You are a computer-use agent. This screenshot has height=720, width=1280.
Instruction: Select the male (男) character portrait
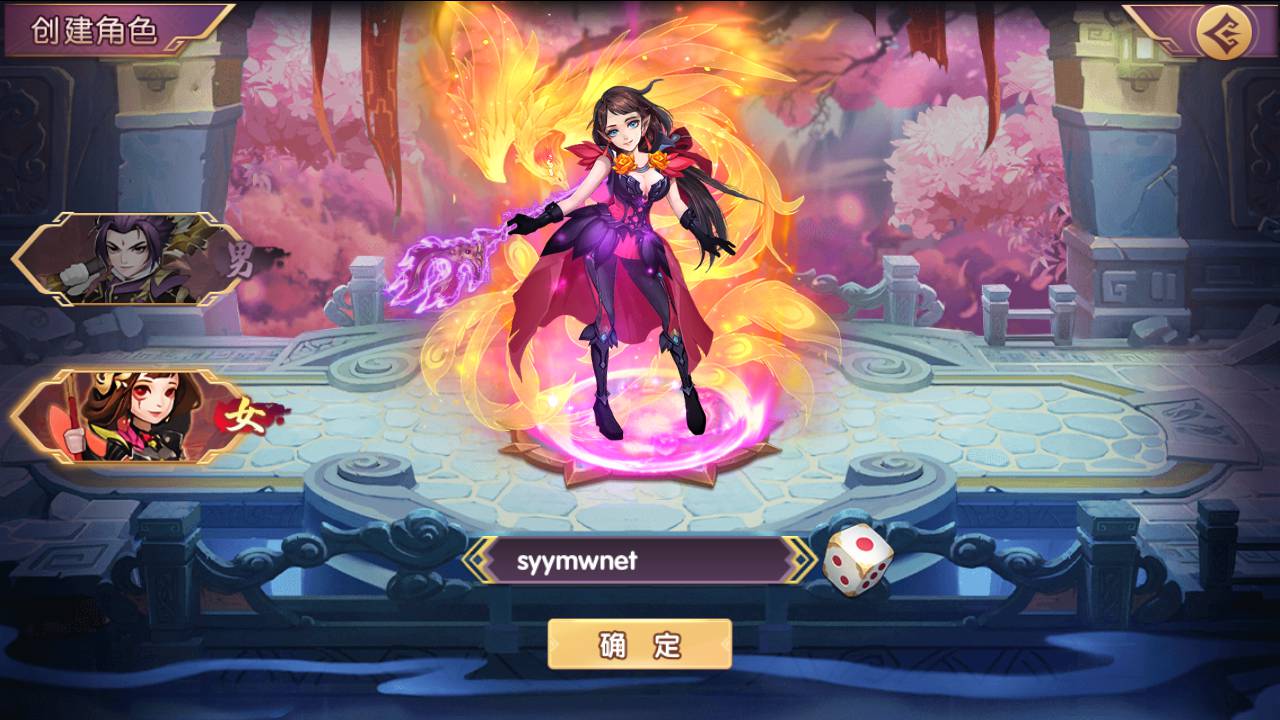(128, 257)
